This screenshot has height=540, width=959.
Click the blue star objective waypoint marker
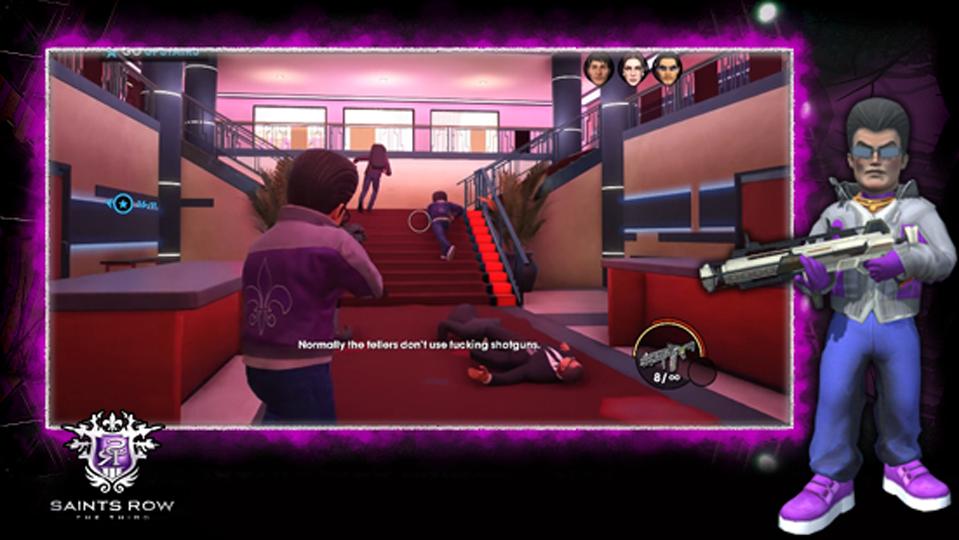coord(123,204)
